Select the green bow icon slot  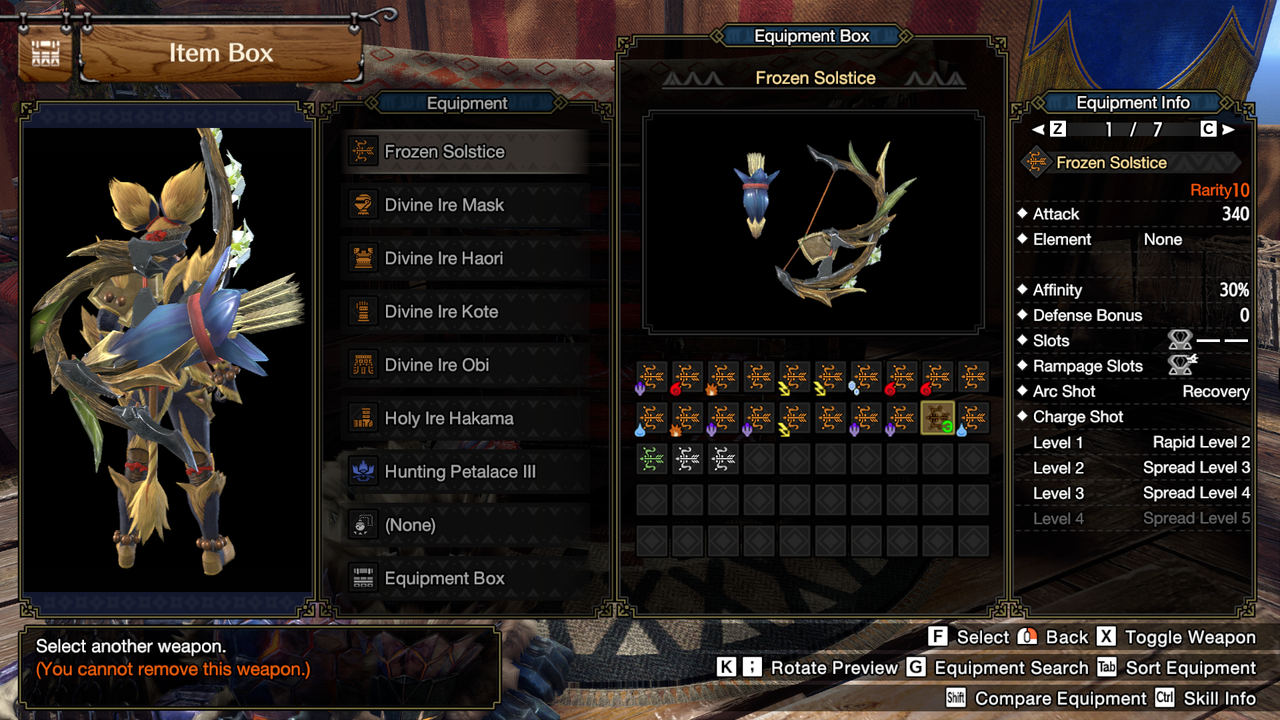(x=652, y=459)
